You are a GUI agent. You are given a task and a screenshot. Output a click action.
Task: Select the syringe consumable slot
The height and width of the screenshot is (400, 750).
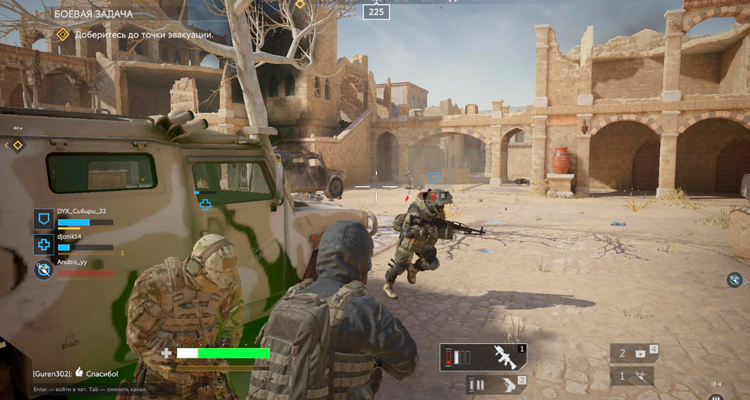tap(634, 377)
